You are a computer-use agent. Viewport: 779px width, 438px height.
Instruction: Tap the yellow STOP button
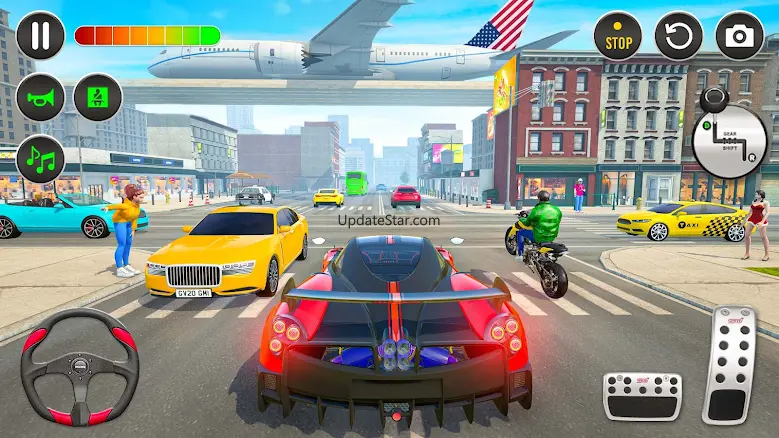[618, 37]
